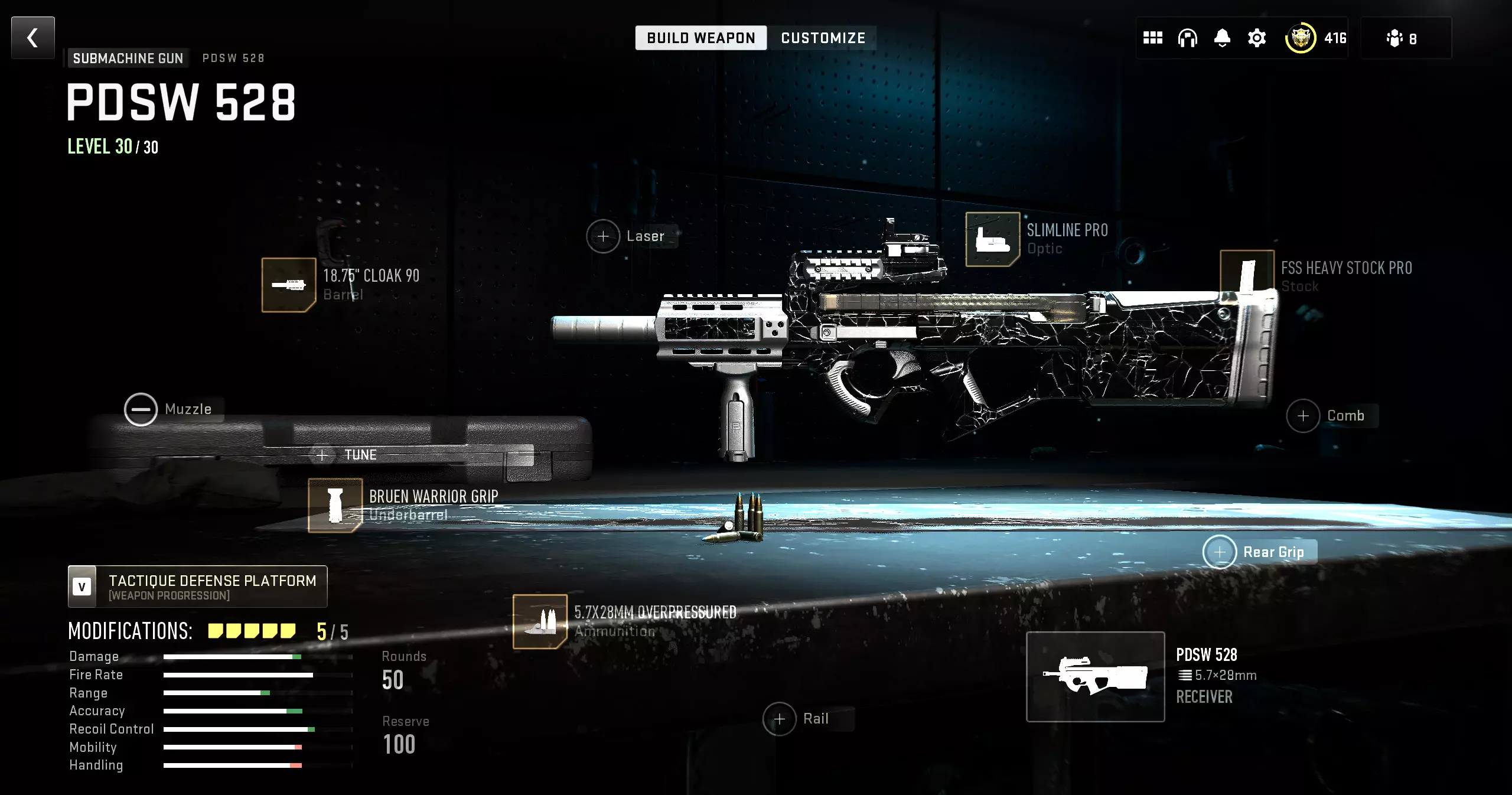Viewport: 1512px width, 795px height.
Task: Switch to the Customize tab
Action: coord(823,38)
